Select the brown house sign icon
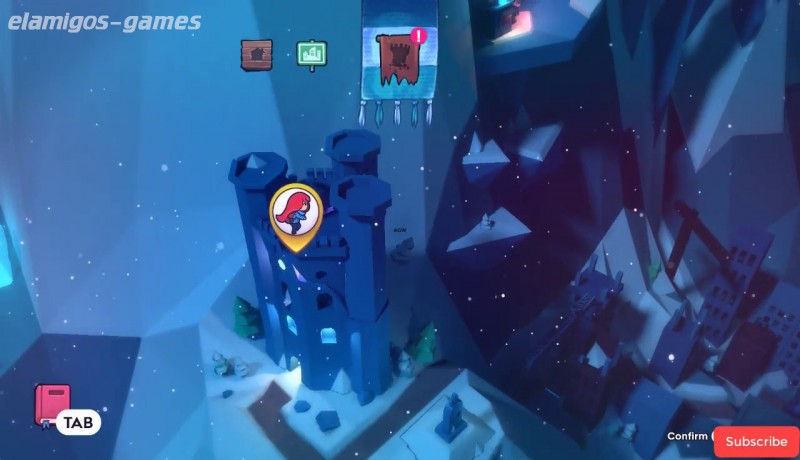 (257, 54)
